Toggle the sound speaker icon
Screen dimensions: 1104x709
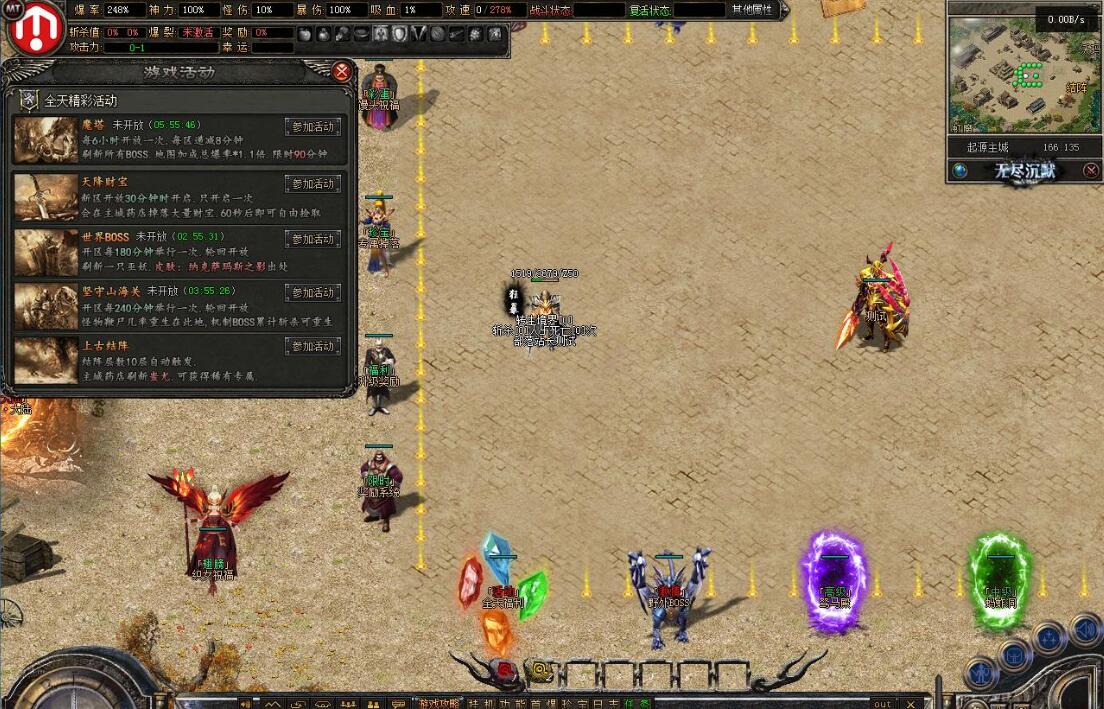point(247,703)
